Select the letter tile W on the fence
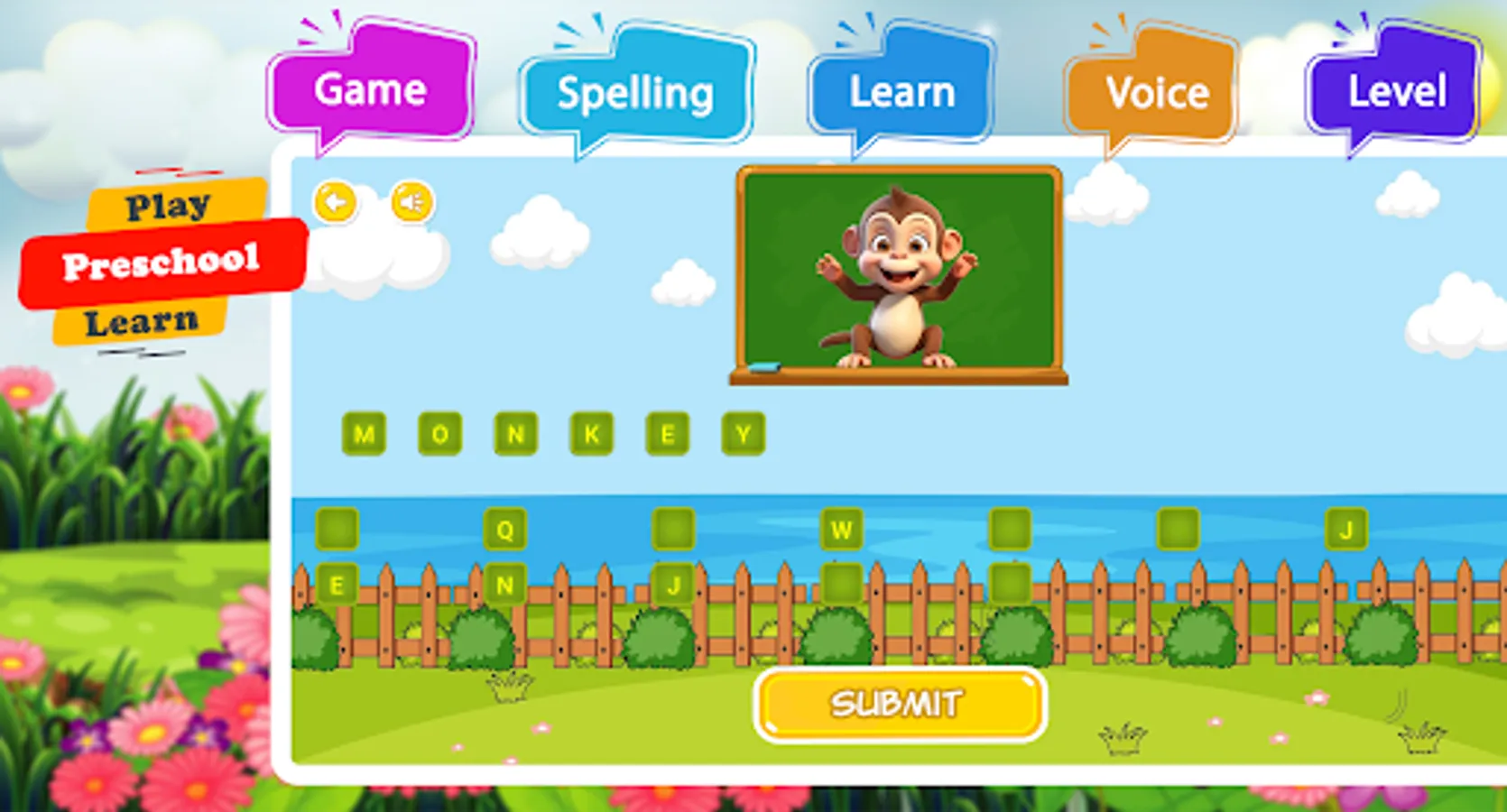 pyautogui.click(x=841, y=531)
